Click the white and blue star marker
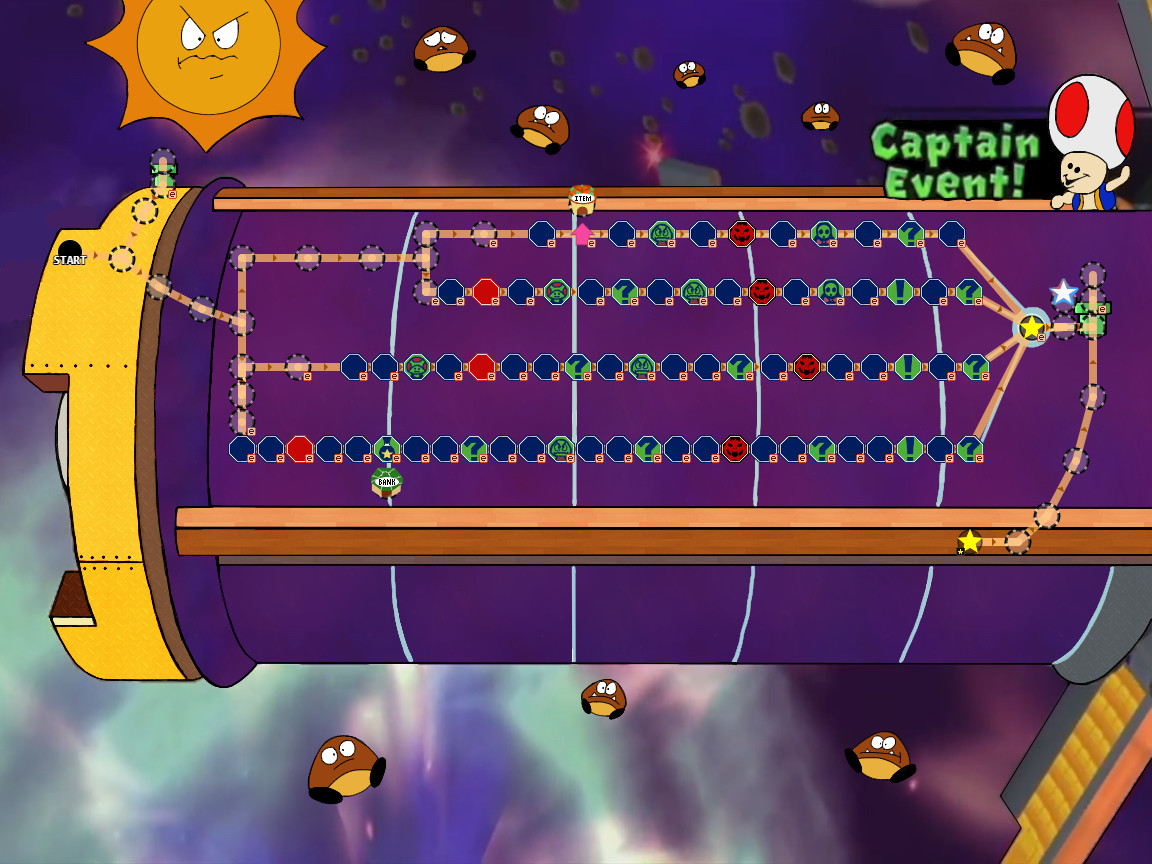 tap(1063, 293)
